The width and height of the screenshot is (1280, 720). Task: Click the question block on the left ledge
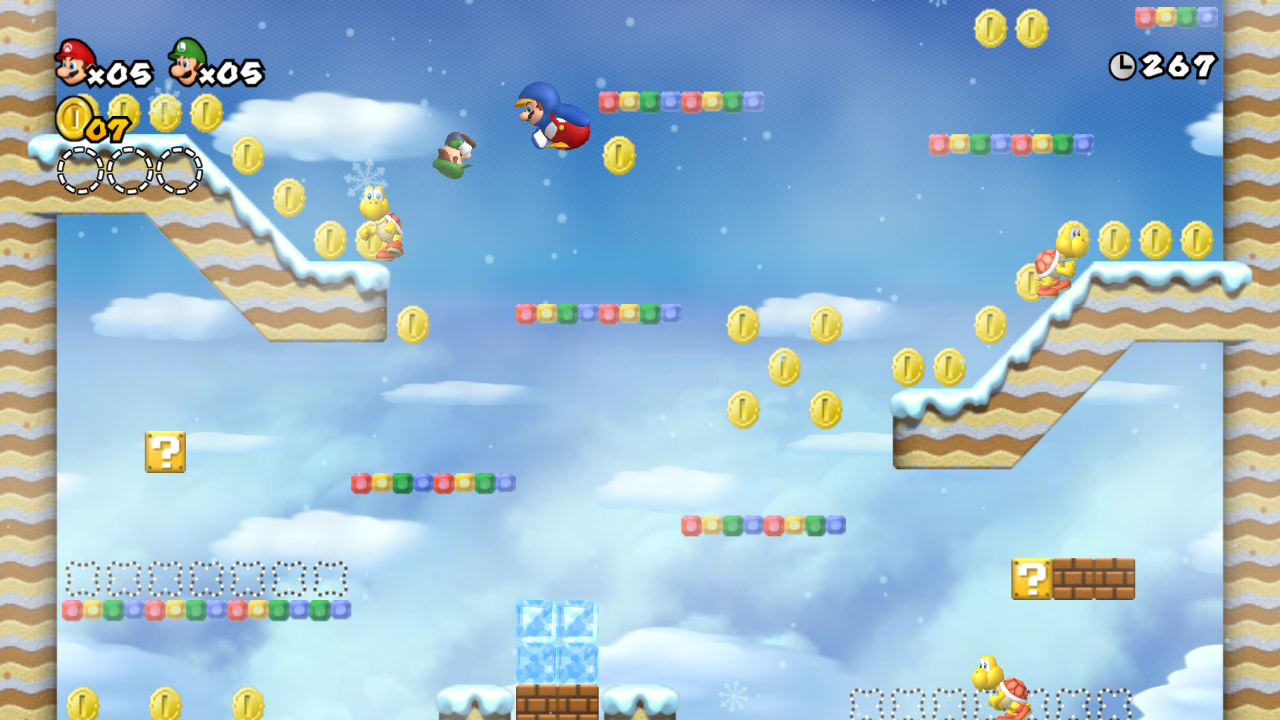coord(164,452)
